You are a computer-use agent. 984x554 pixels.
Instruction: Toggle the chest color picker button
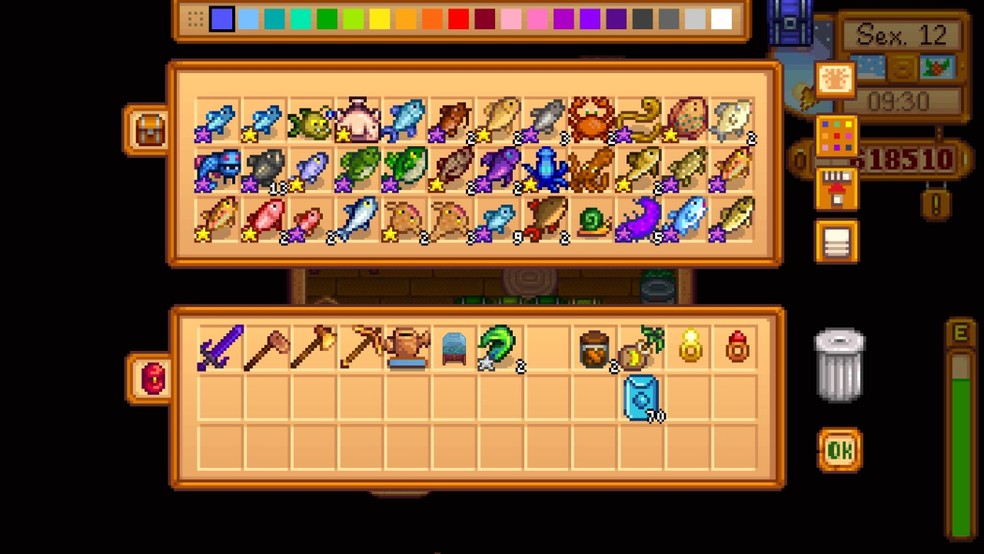[x=836, y=137]
